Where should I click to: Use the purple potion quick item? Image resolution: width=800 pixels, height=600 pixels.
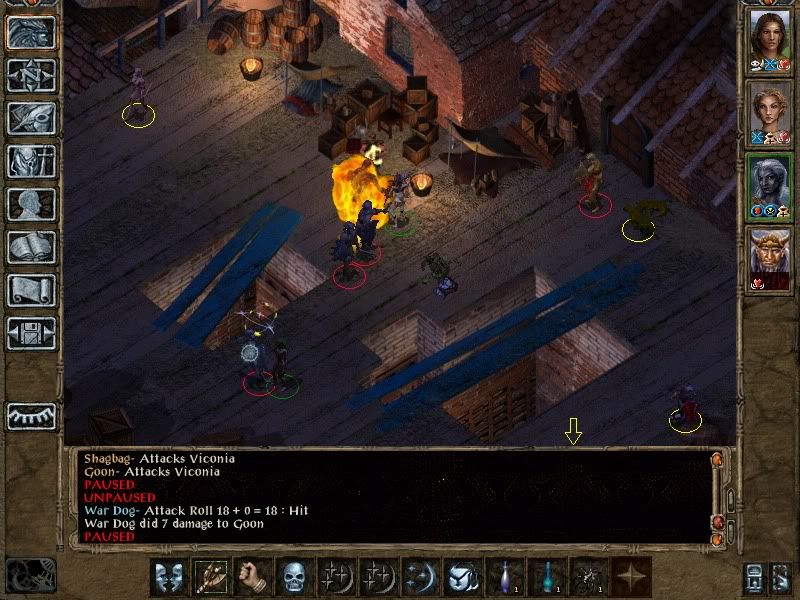pyautogui.click(x=505, y=577)
